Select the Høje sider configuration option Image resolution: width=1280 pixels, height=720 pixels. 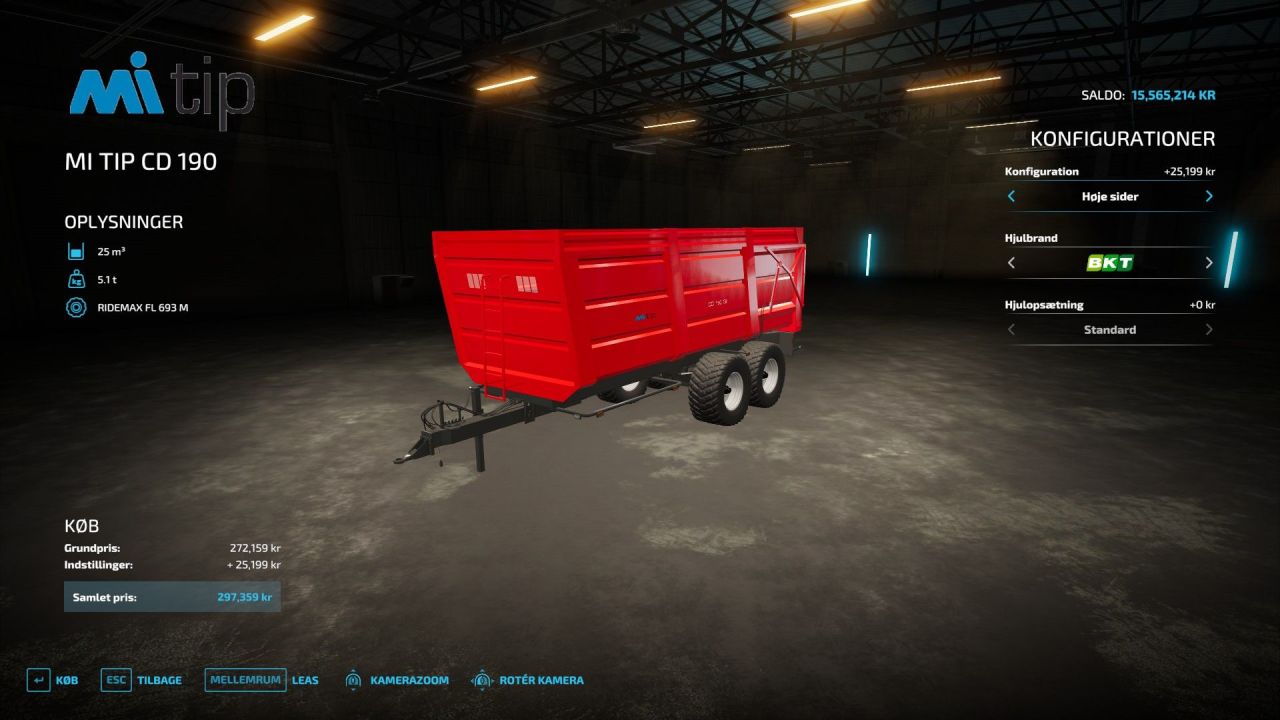[1110, 196]
